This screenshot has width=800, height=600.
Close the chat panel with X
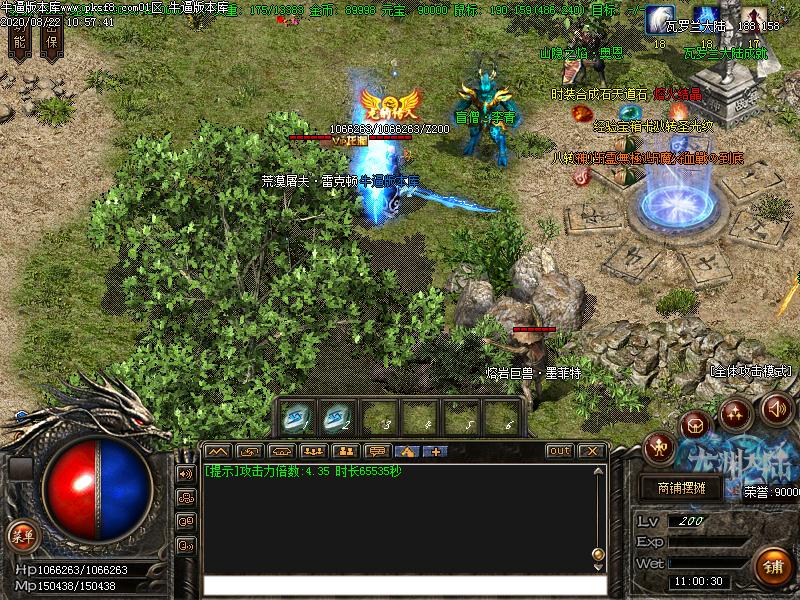pos(590,451)
